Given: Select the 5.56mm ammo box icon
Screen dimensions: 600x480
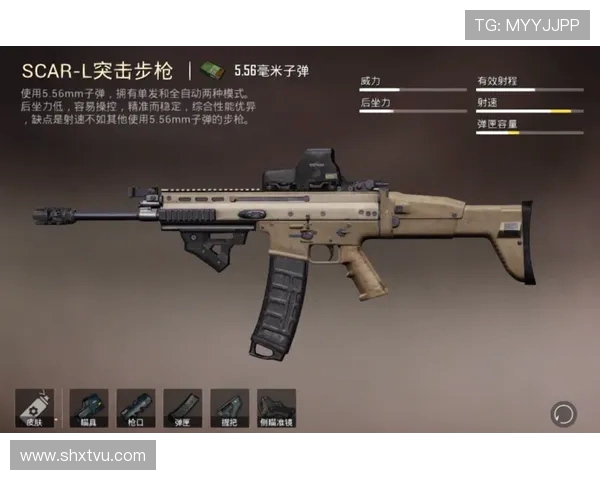Looking at the screenshot, I should pos(211,70).
